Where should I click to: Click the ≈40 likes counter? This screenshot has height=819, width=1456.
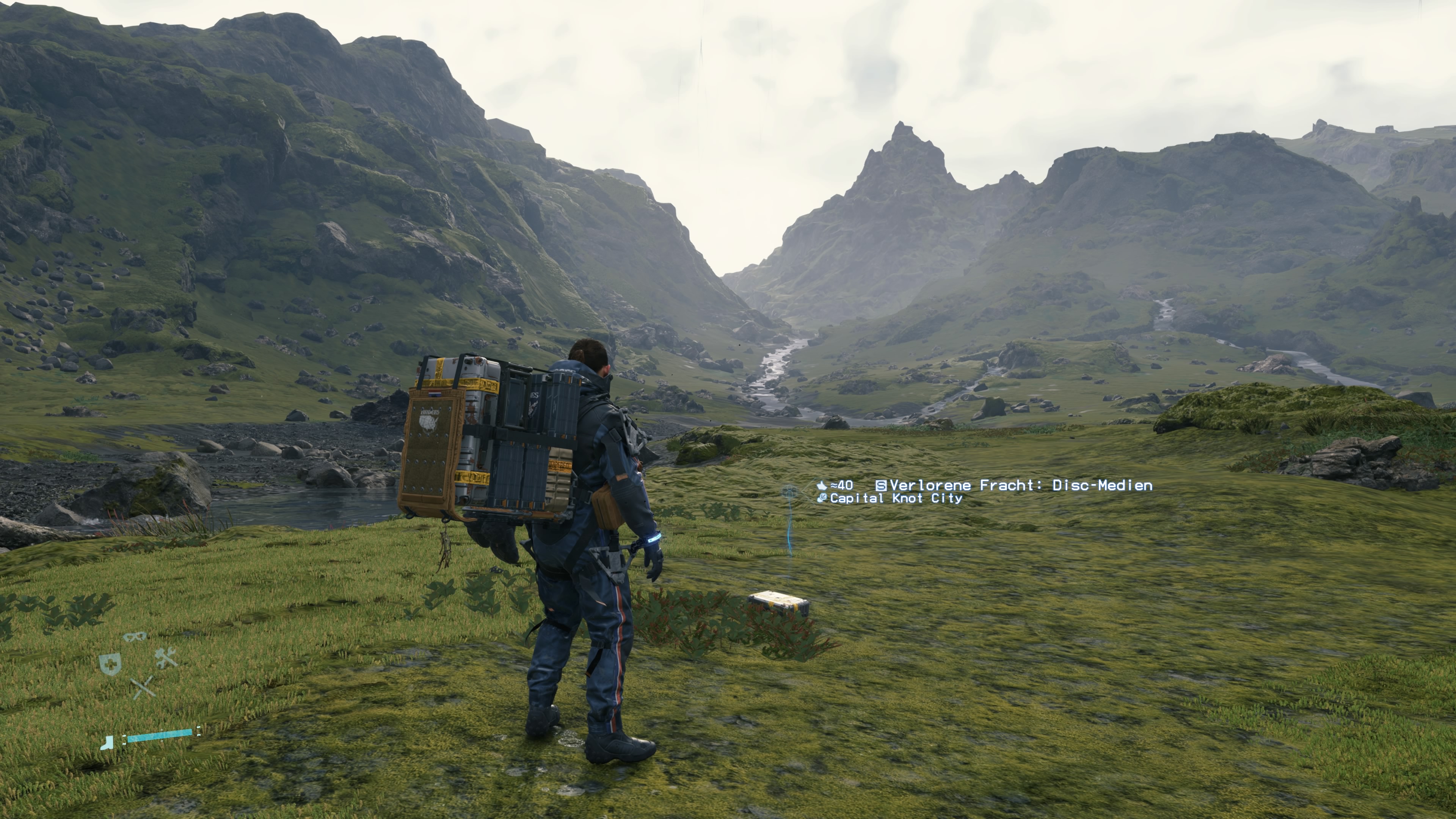pos(842,485)
